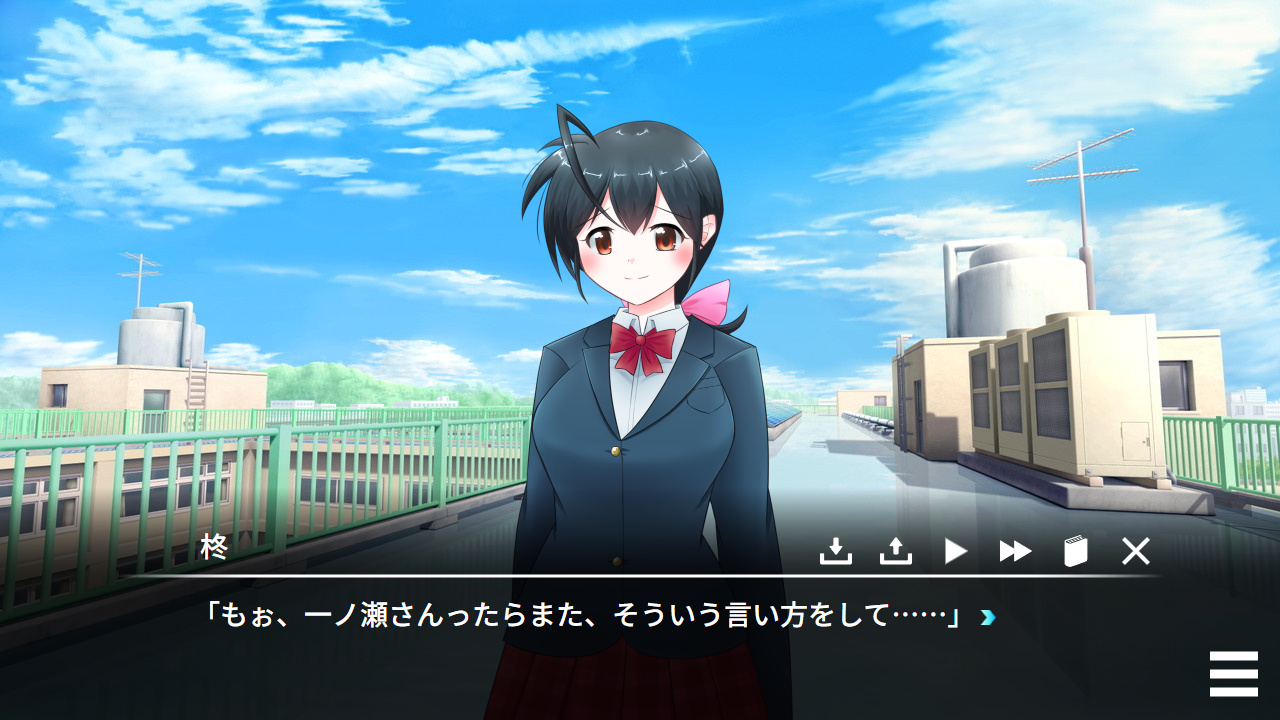Image resolution: width=1280 pixels, height=720 pixels.
Task: Hide the dialogue window with the X
Action: click(x=1135, y=551)
